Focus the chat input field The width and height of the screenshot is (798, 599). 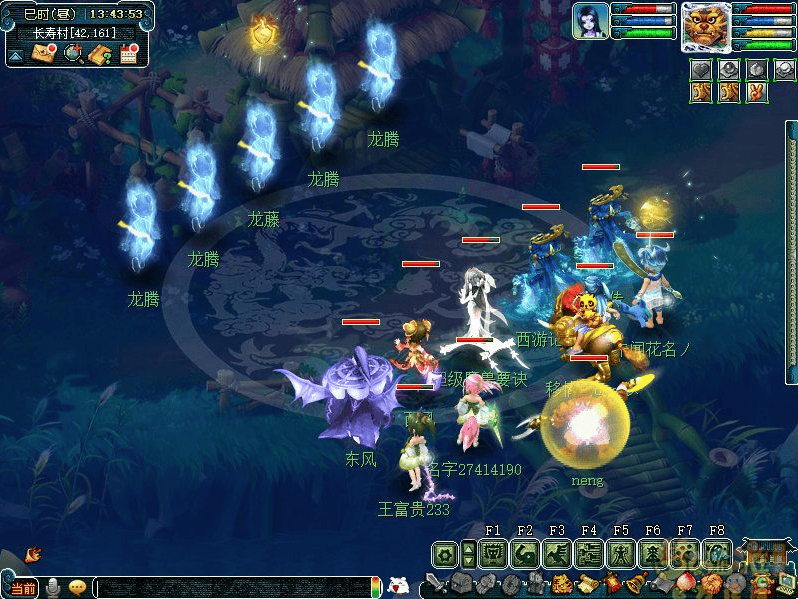tap(230, 588)
